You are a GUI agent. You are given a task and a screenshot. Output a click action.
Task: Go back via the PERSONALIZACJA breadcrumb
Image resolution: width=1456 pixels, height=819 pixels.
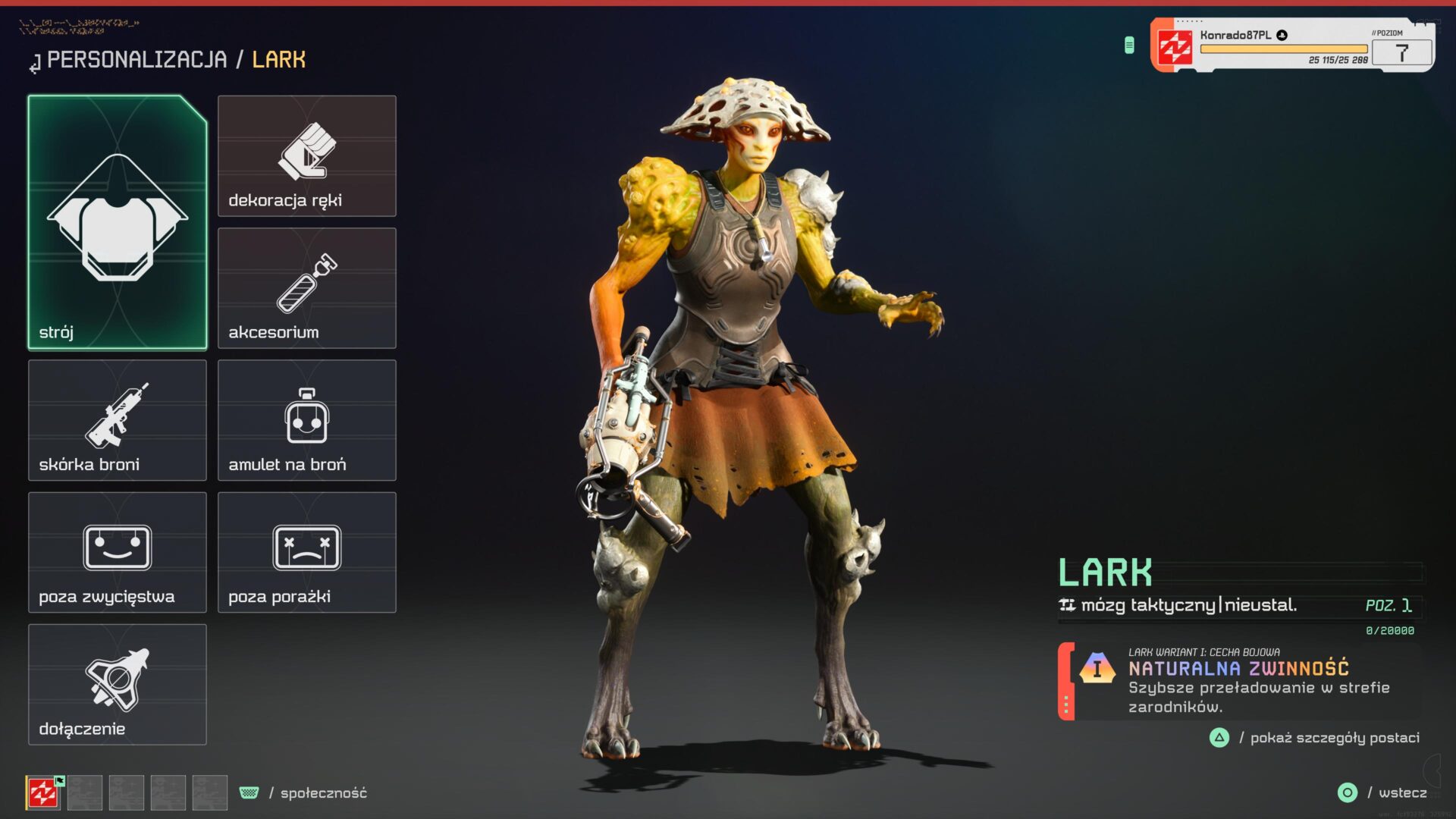[x=136, y=60]
